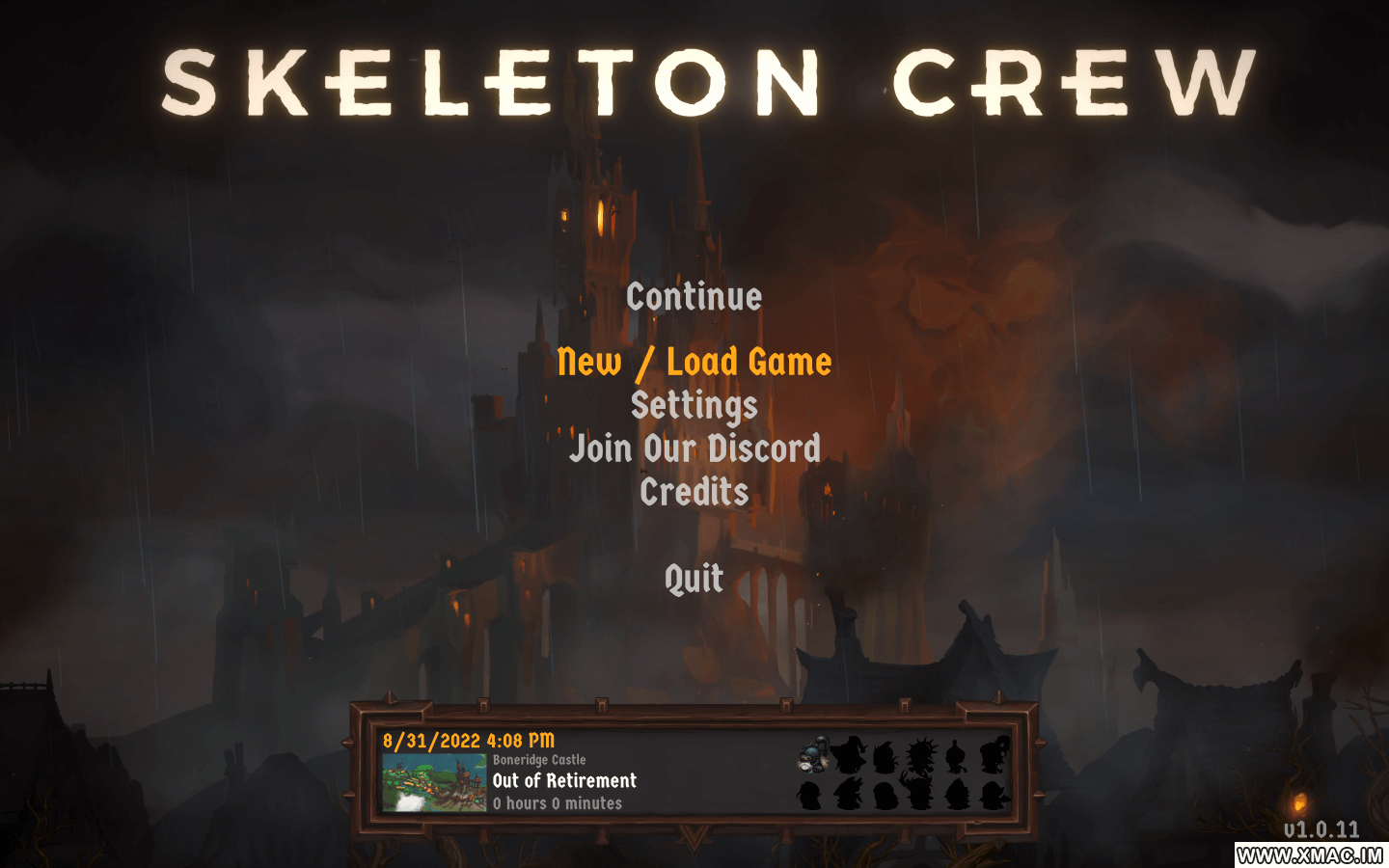1389x868 pixels.
Task: Click the sun-spiked head locked character silhouette
Action: [x=922, y=754]
